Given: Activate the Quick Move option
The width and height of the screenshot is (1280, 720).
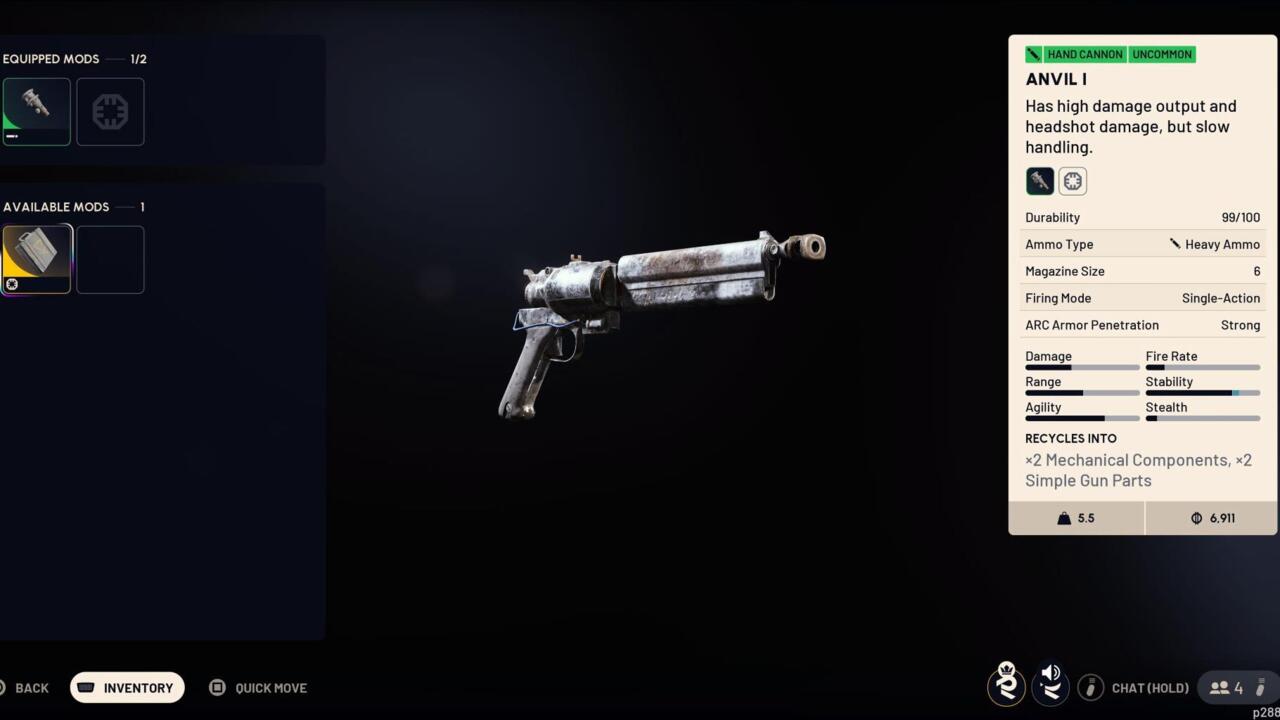Looking at the screenshot, I should click(x=258, y=688).
